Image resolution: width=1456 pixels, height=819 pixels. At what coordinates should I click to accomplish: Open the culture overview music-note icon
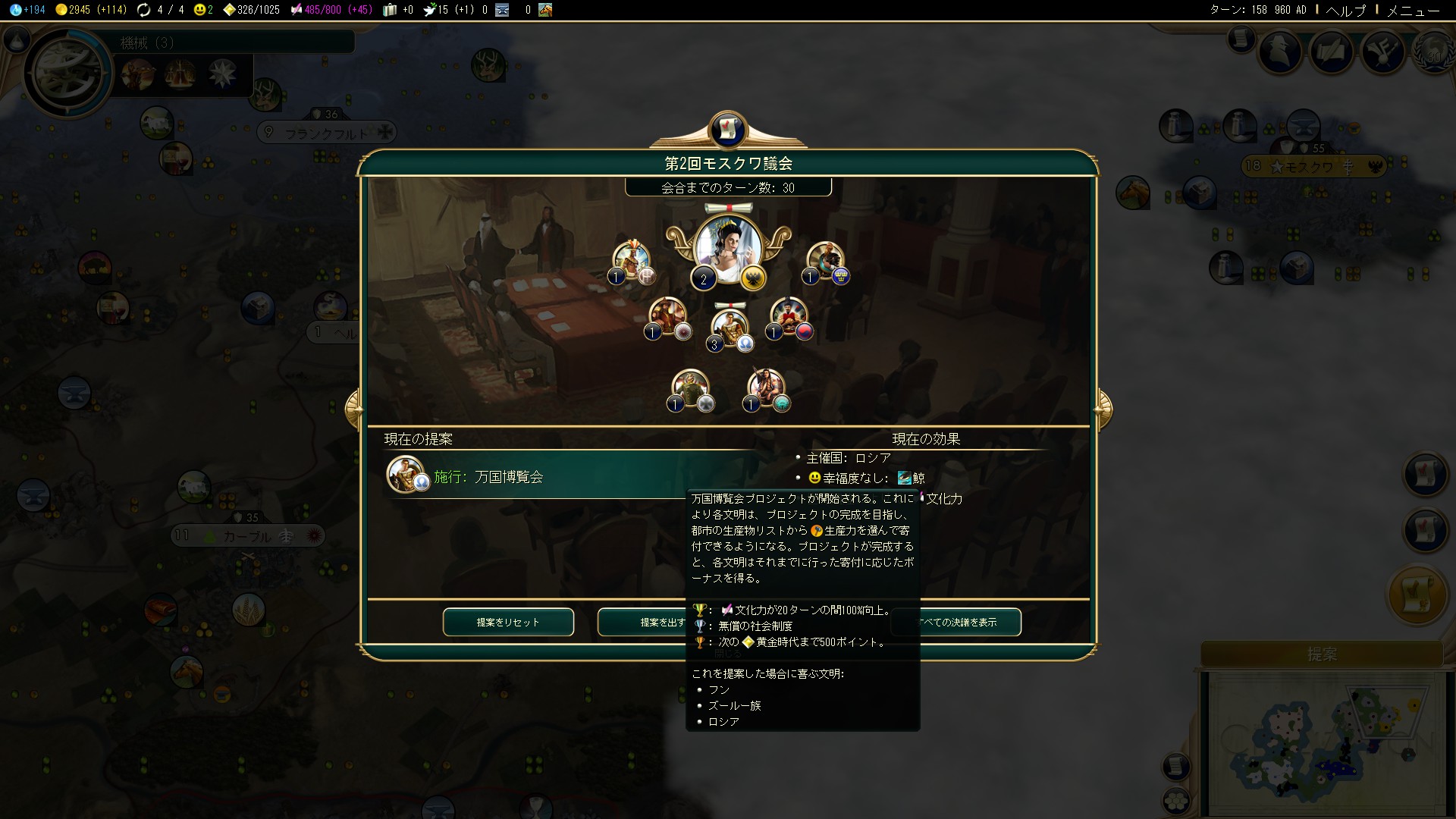1382,52
